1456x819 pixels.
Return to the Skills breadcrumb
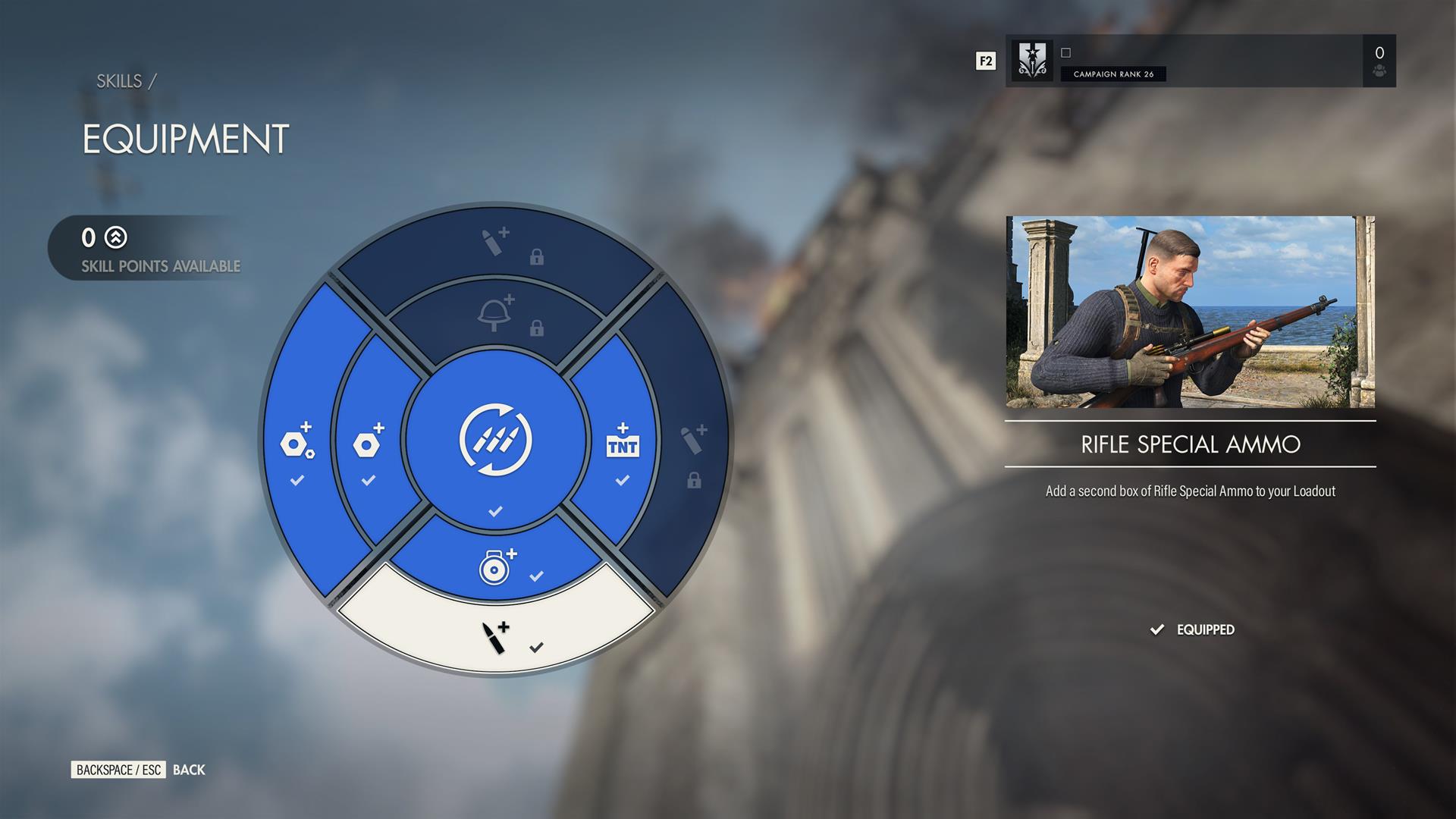(119, 81)
